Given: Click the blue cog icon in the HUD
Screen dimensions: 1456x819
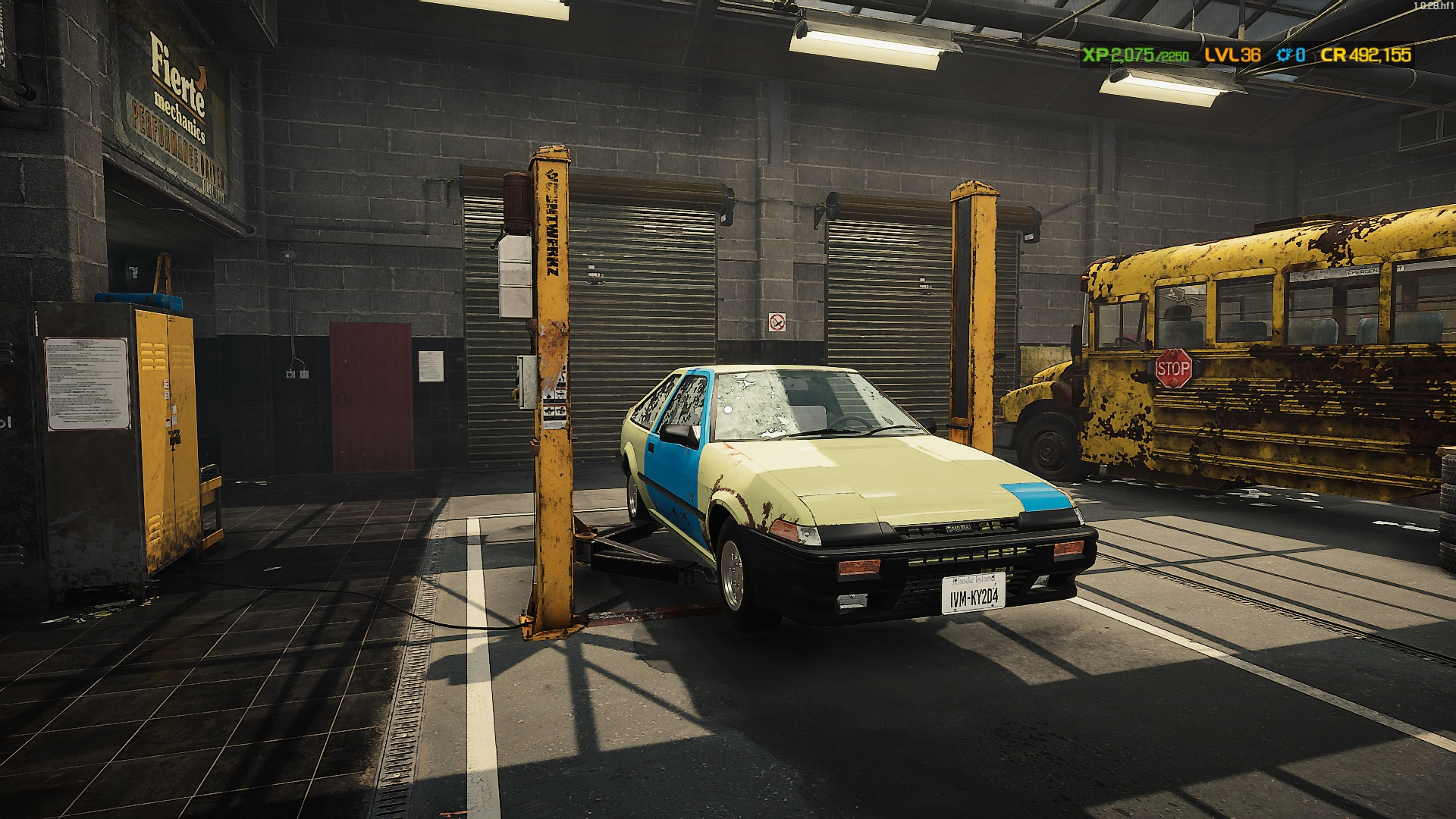Looking at the screenshot, I should pyautogui.click(x=1282, y=55).
